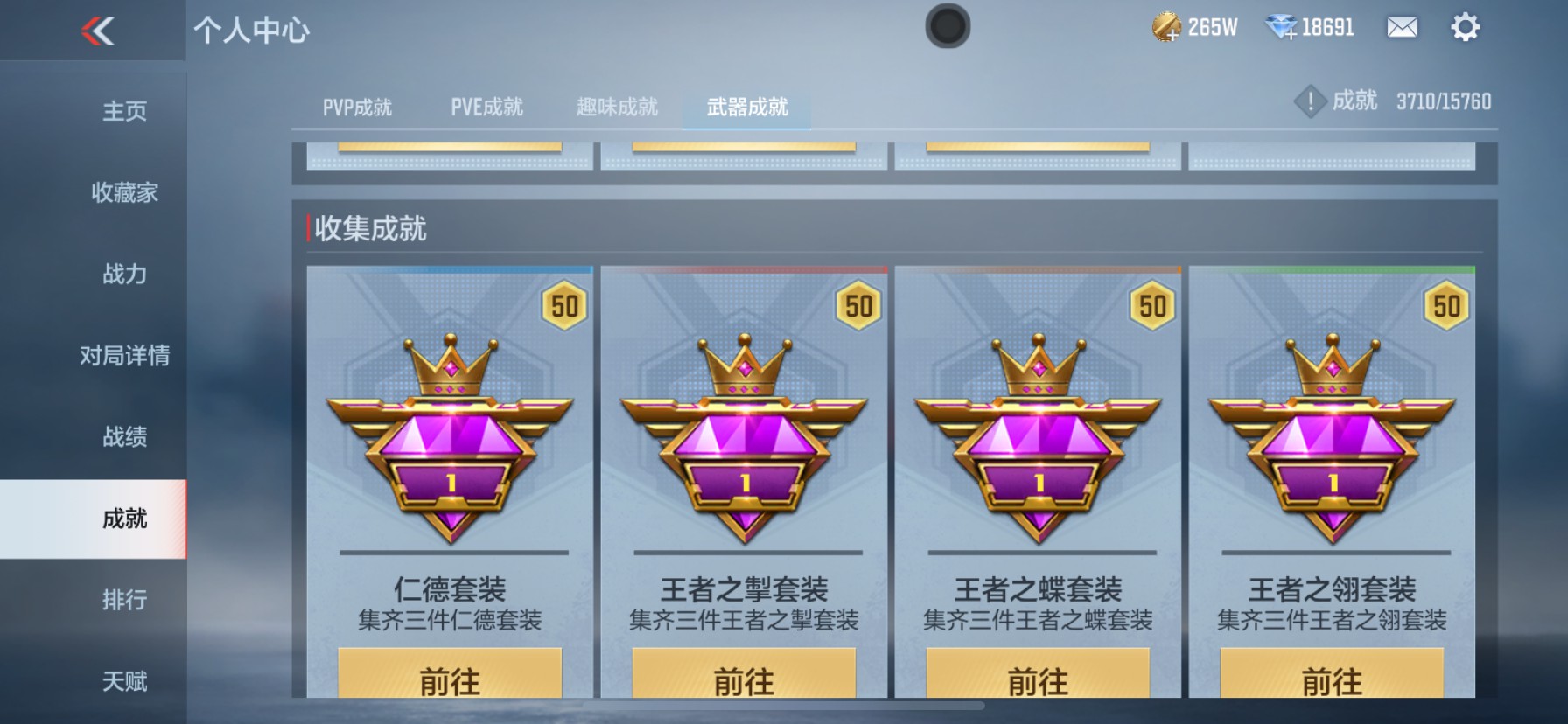The height and width of the screenshot is (724, 1568).
Task: Switch to the PVE成就 tab
Action: [x=487, y=106]
